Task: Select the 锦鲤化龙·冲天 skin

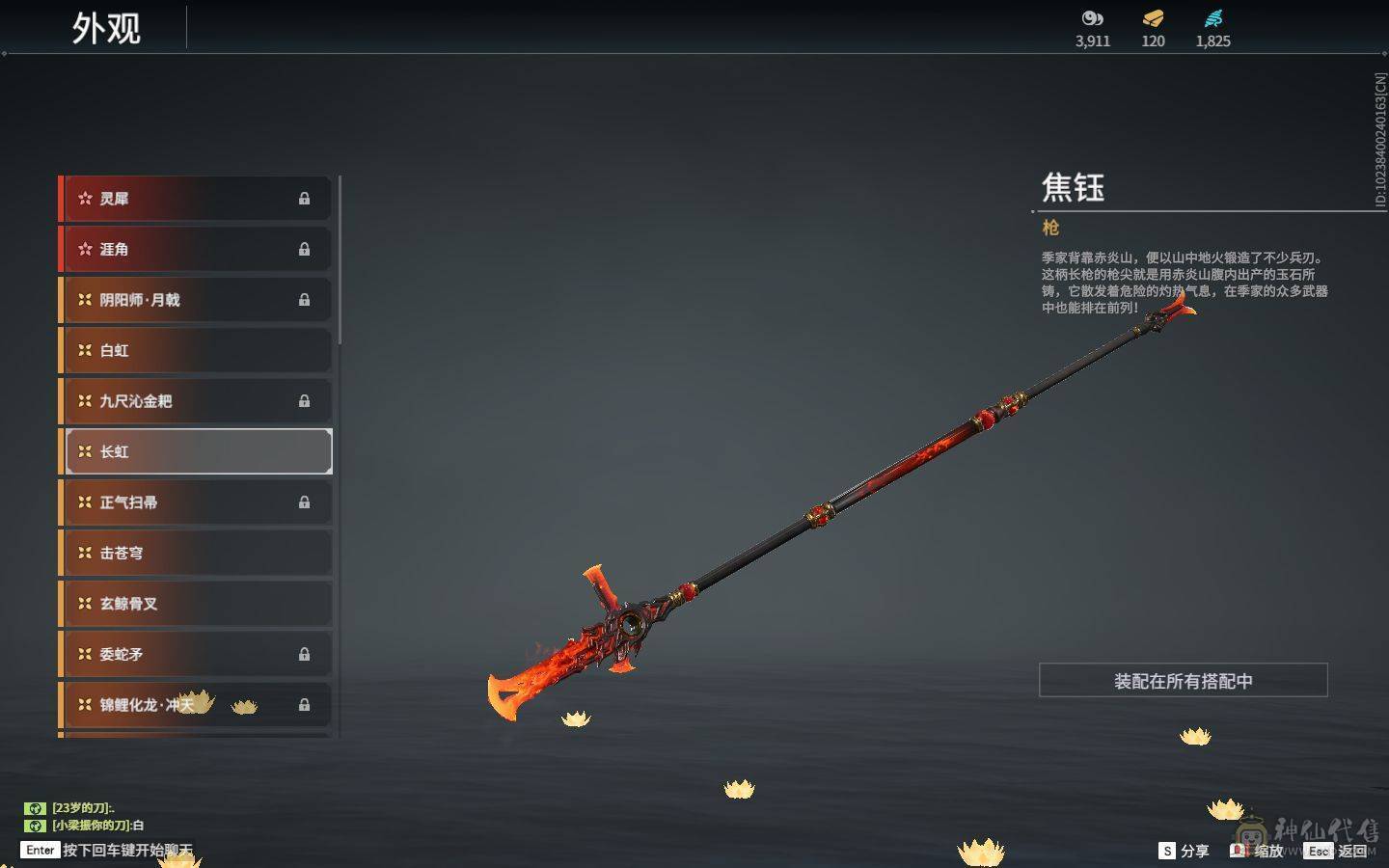Action: pos(196,705)
